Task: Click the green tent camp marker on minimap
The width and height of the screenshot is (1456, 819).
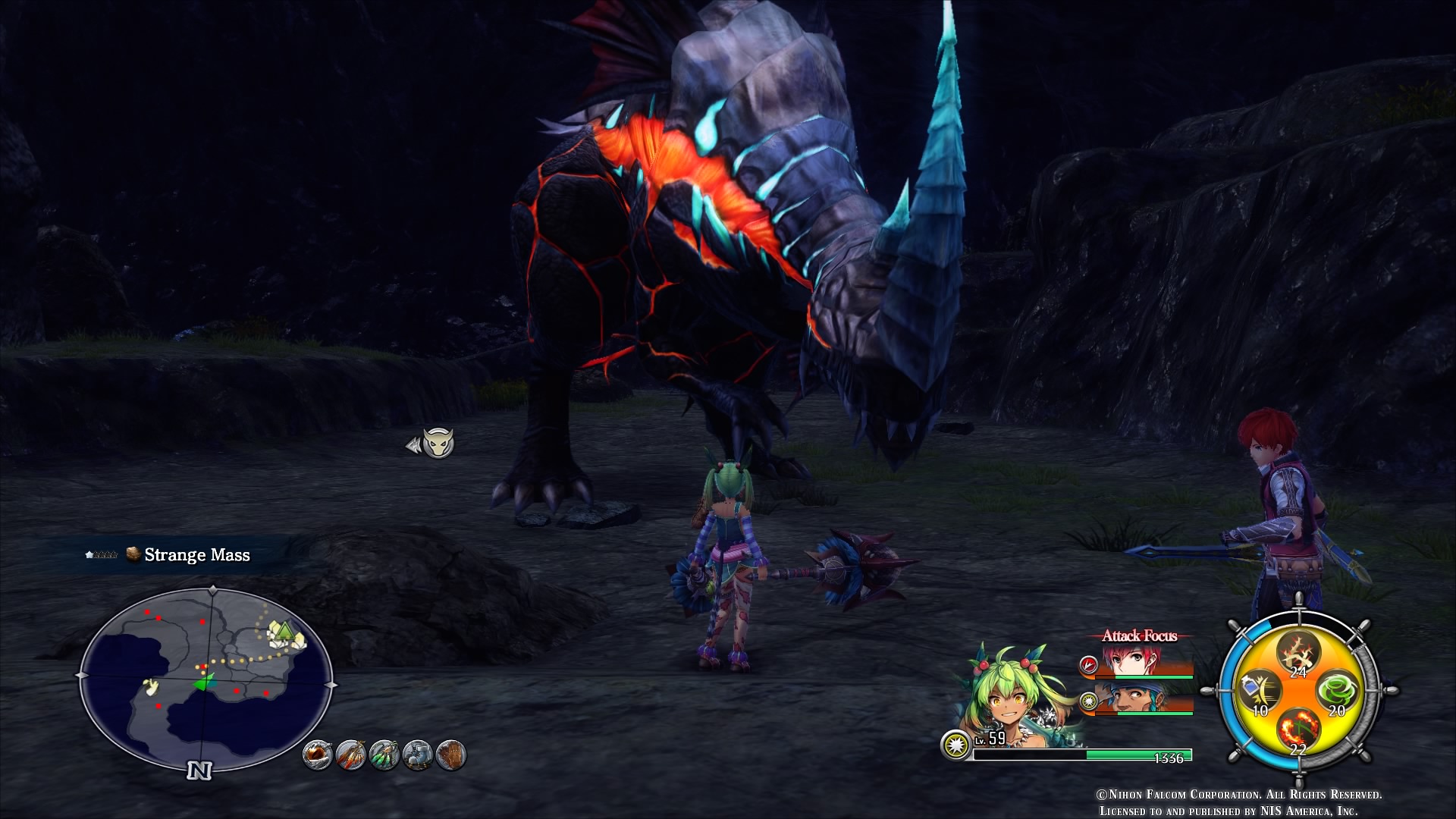Action: coord(284,632)
